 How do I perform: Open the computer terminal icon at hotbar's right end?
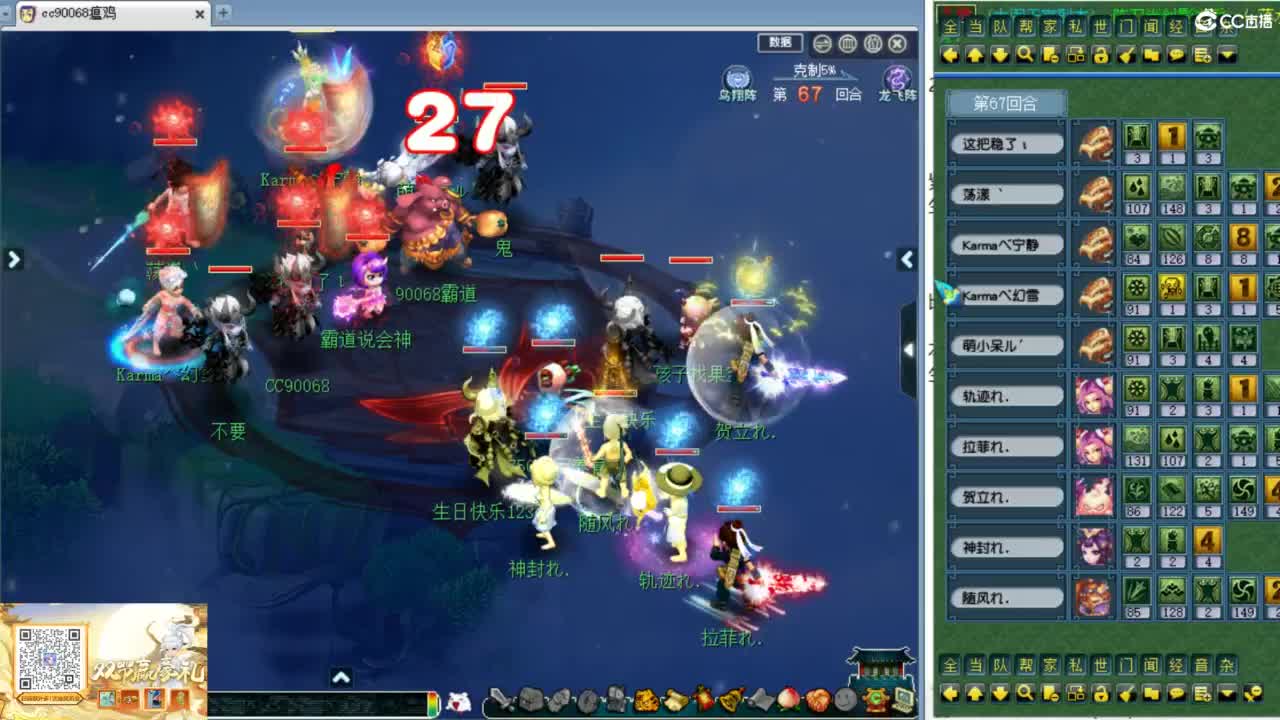coord(904,700)
